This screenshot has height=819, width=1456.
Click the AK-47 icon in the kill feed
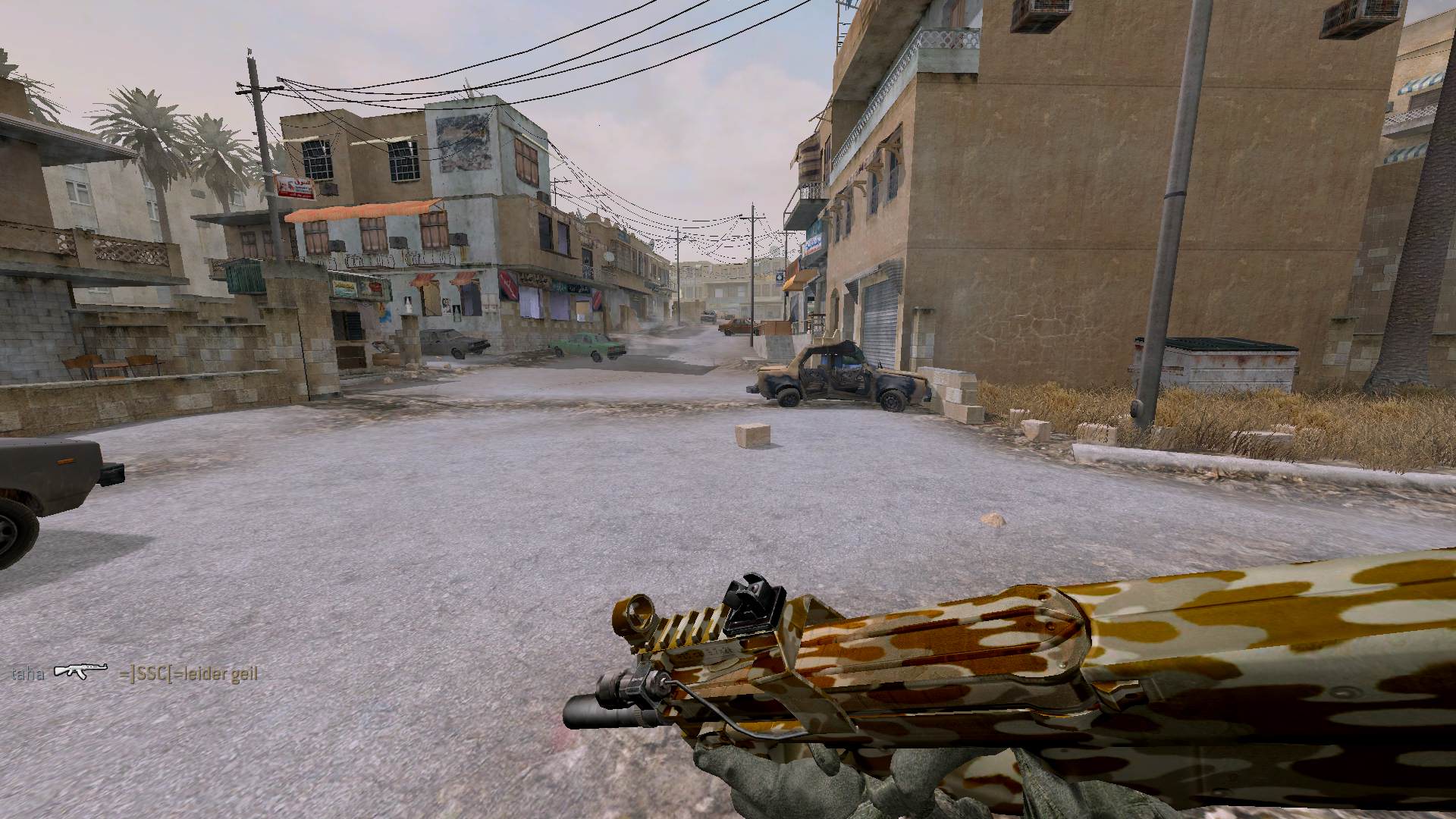pyautogui.click(x=81, y=672)
